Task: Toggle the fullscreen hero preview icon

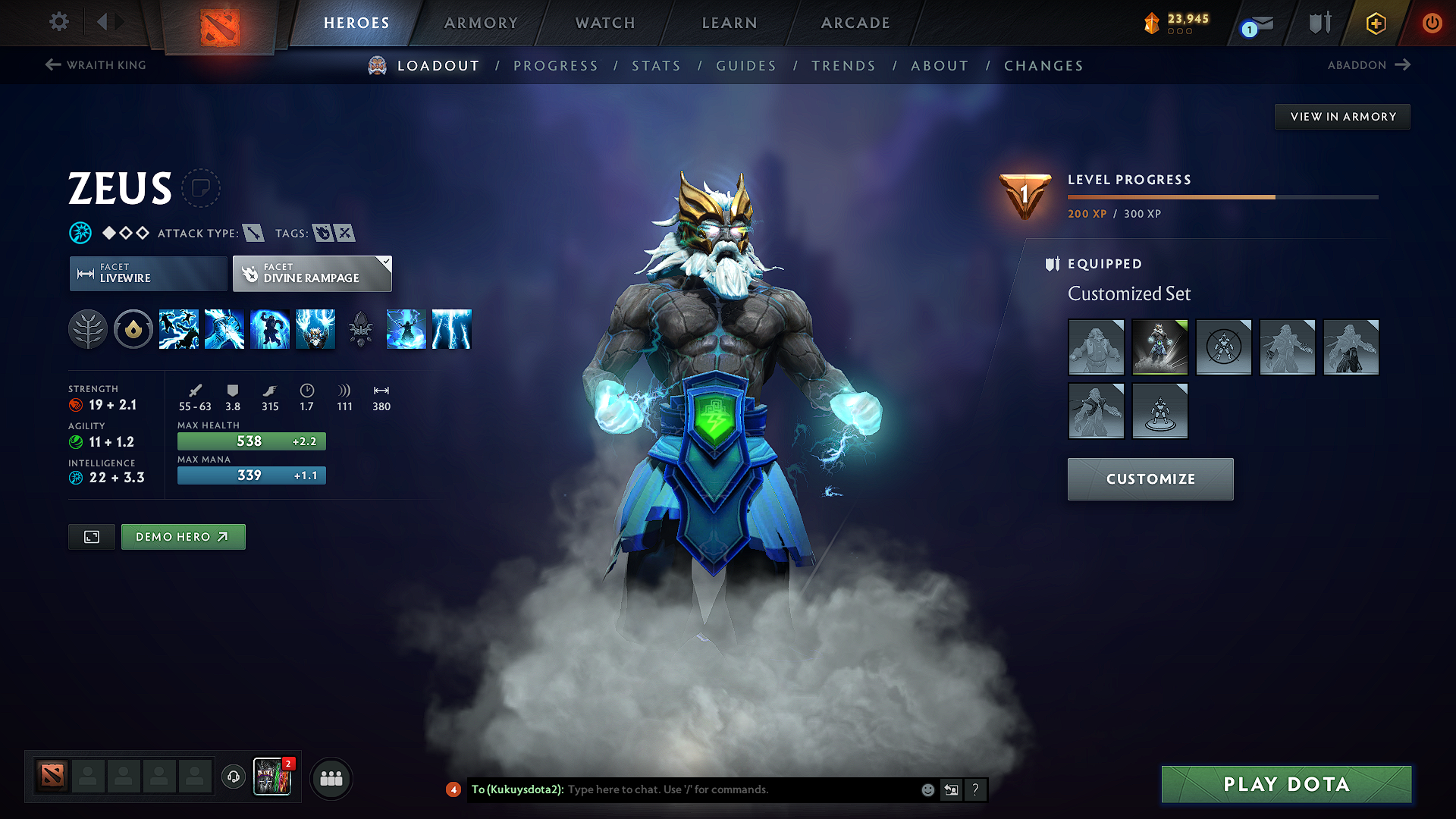Action: click(91, 536)
